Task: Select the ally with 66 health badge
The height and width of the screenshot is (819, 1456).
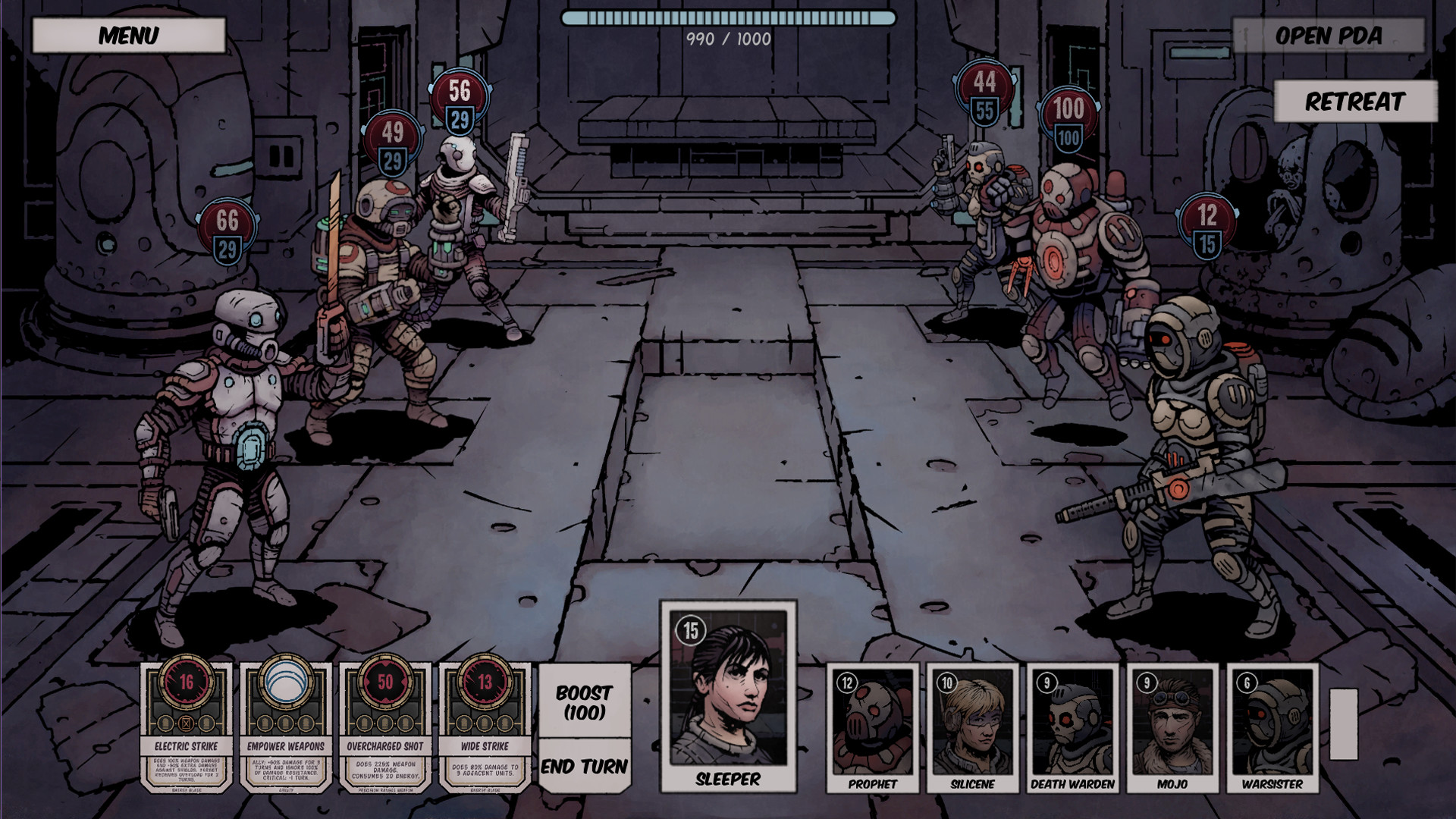Action: [227, 417]
